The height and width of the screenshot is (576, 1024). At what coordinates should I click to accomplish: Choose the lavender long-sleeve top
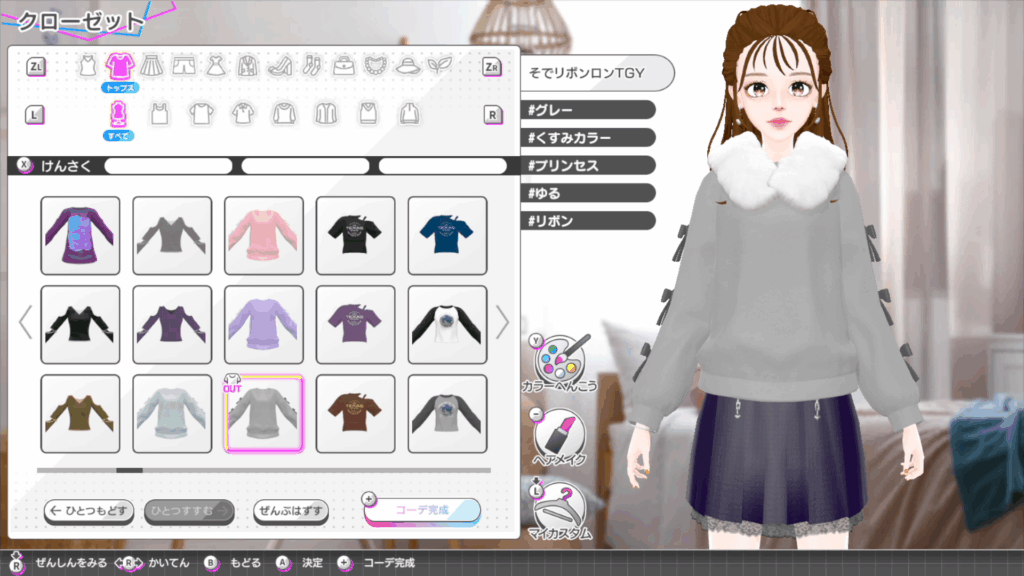264,324
